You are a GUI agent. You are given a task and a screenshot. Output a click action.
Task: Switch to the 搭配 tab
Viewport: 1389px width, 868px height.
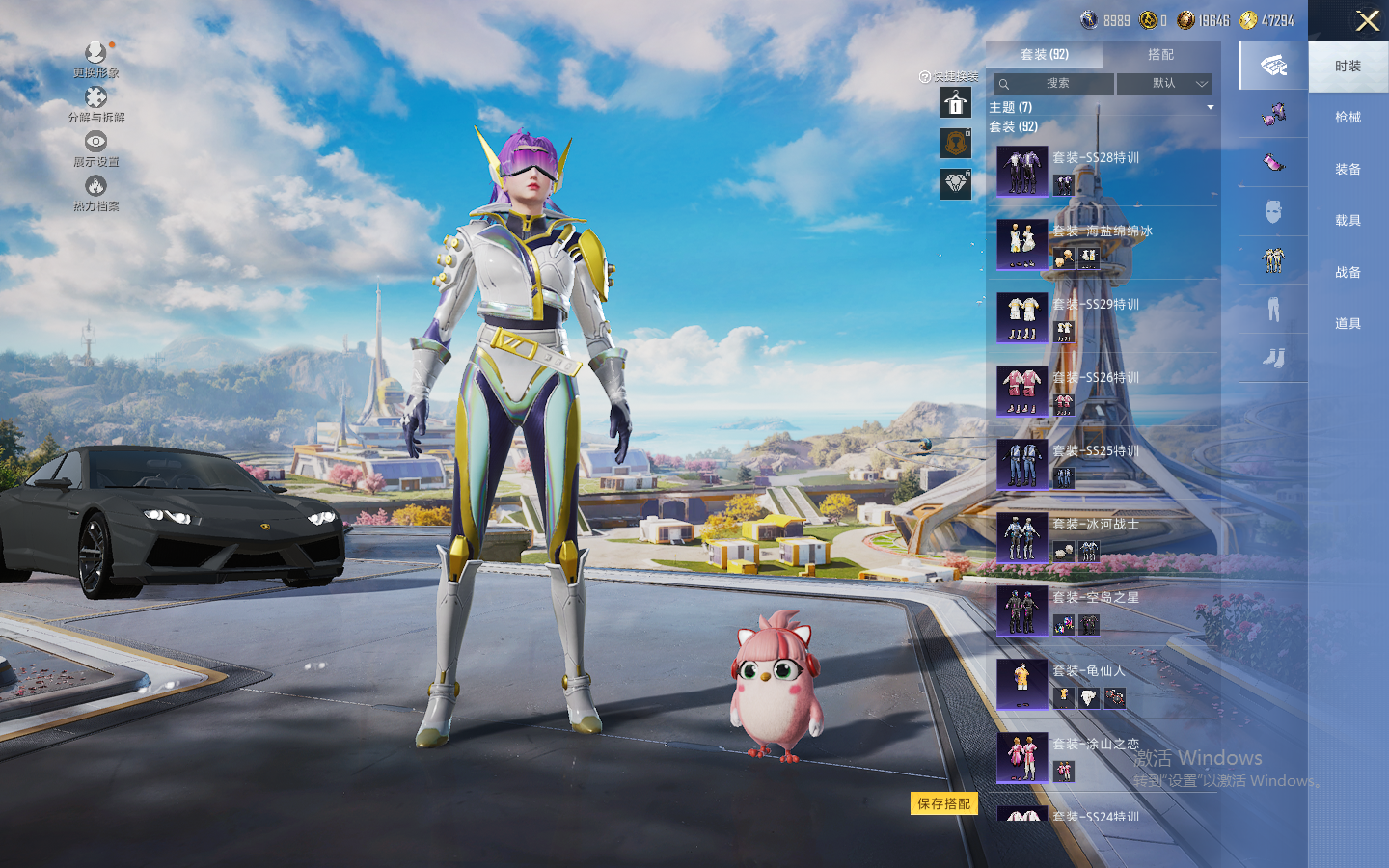[1160, 55]
